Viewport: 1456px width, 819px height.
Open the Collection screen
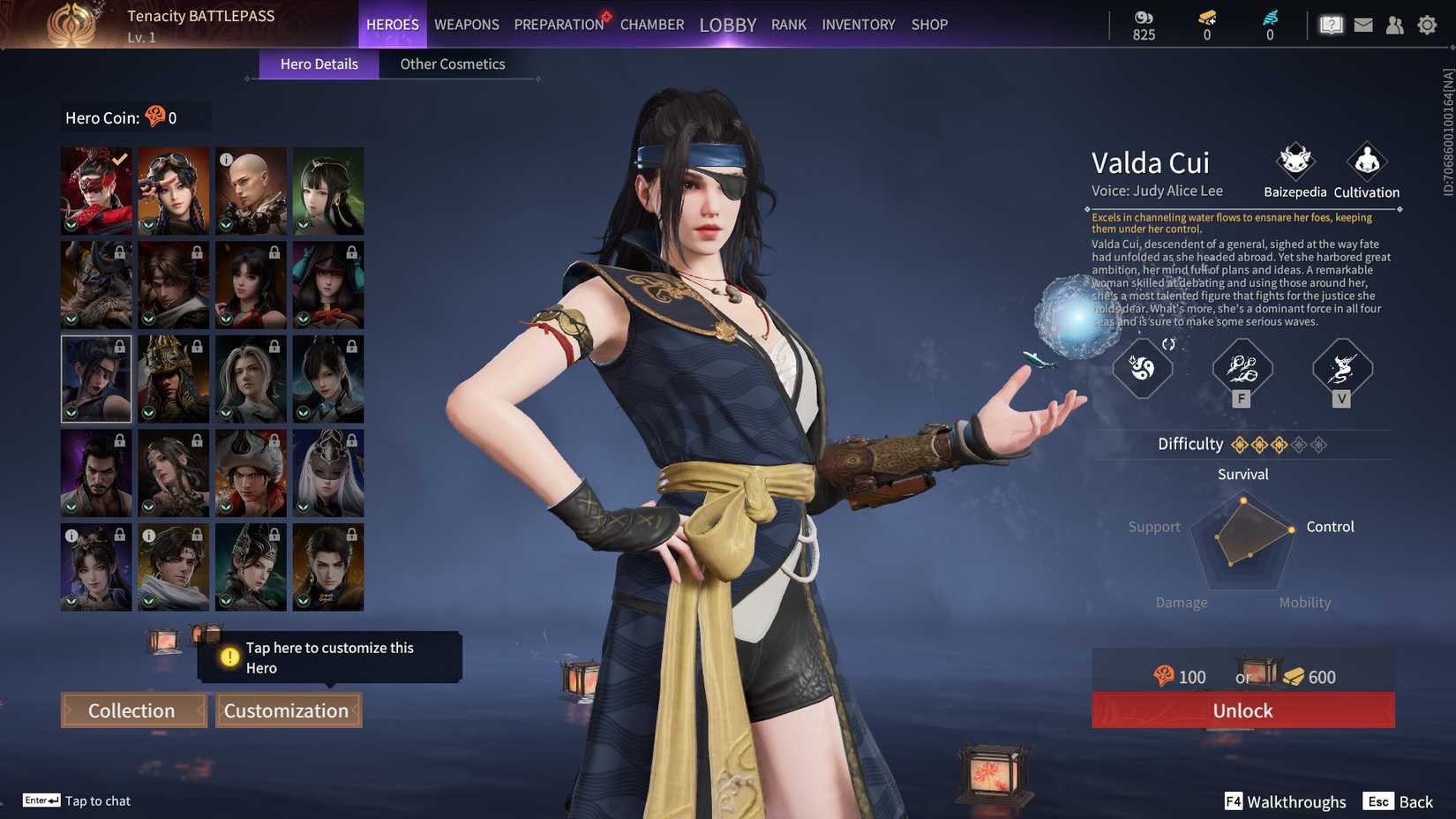click(132, 710)
